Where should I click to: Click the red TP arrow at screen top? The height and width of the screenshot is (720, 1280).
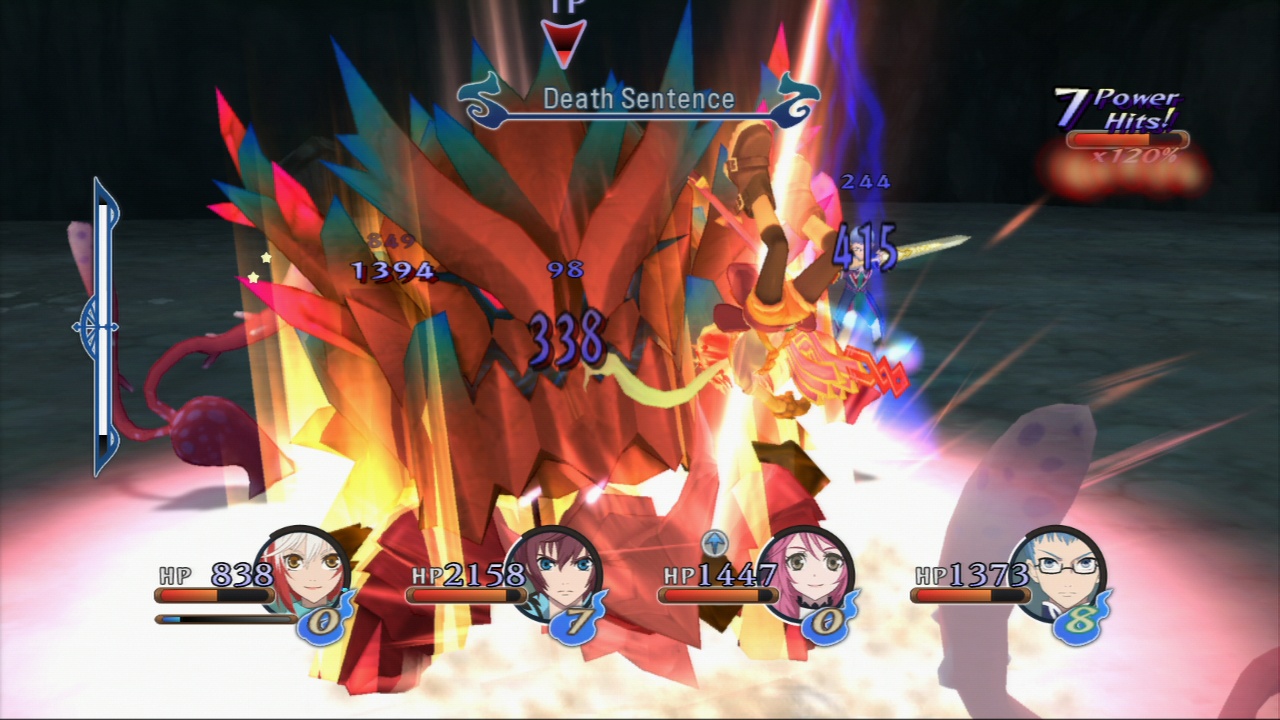pos(563,38)
